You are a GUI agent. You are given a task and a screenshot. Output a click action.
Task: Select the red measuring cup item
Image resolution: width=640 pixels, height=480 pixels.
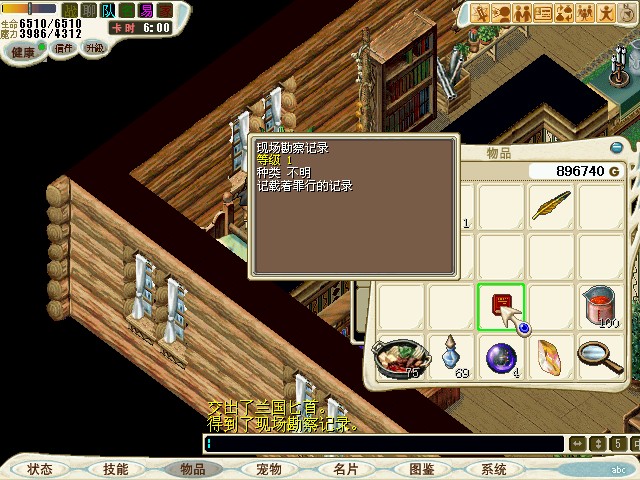601,305
